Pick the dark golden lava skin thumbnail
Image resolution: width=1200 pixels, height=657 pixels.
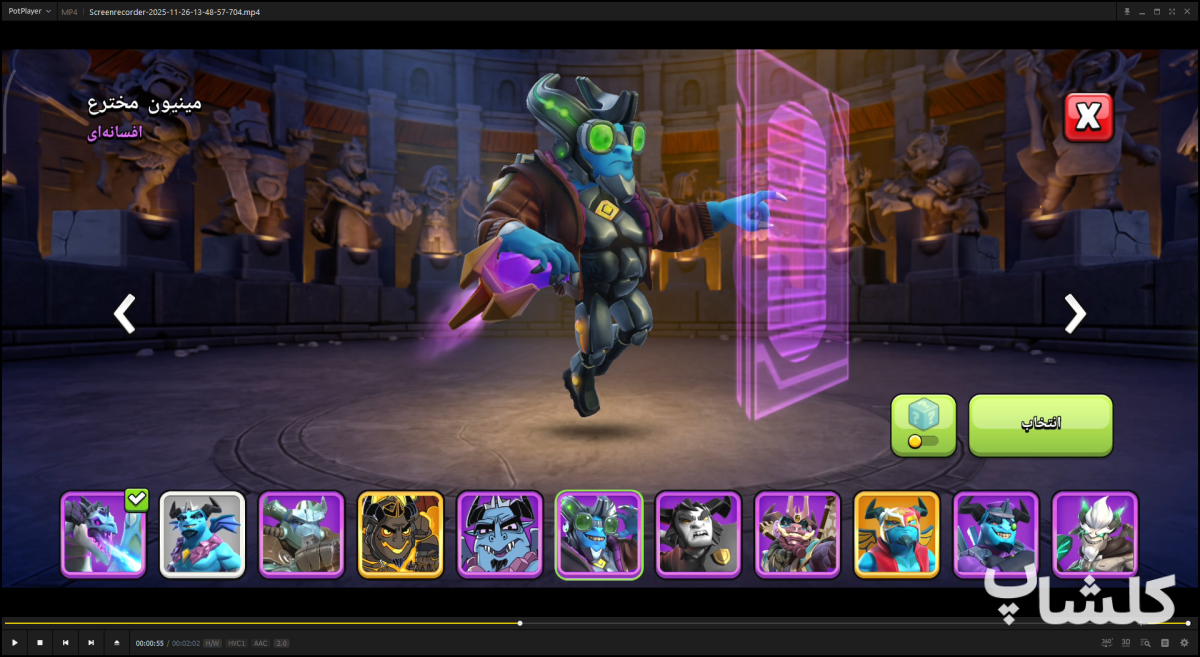(x=400, y=534)
